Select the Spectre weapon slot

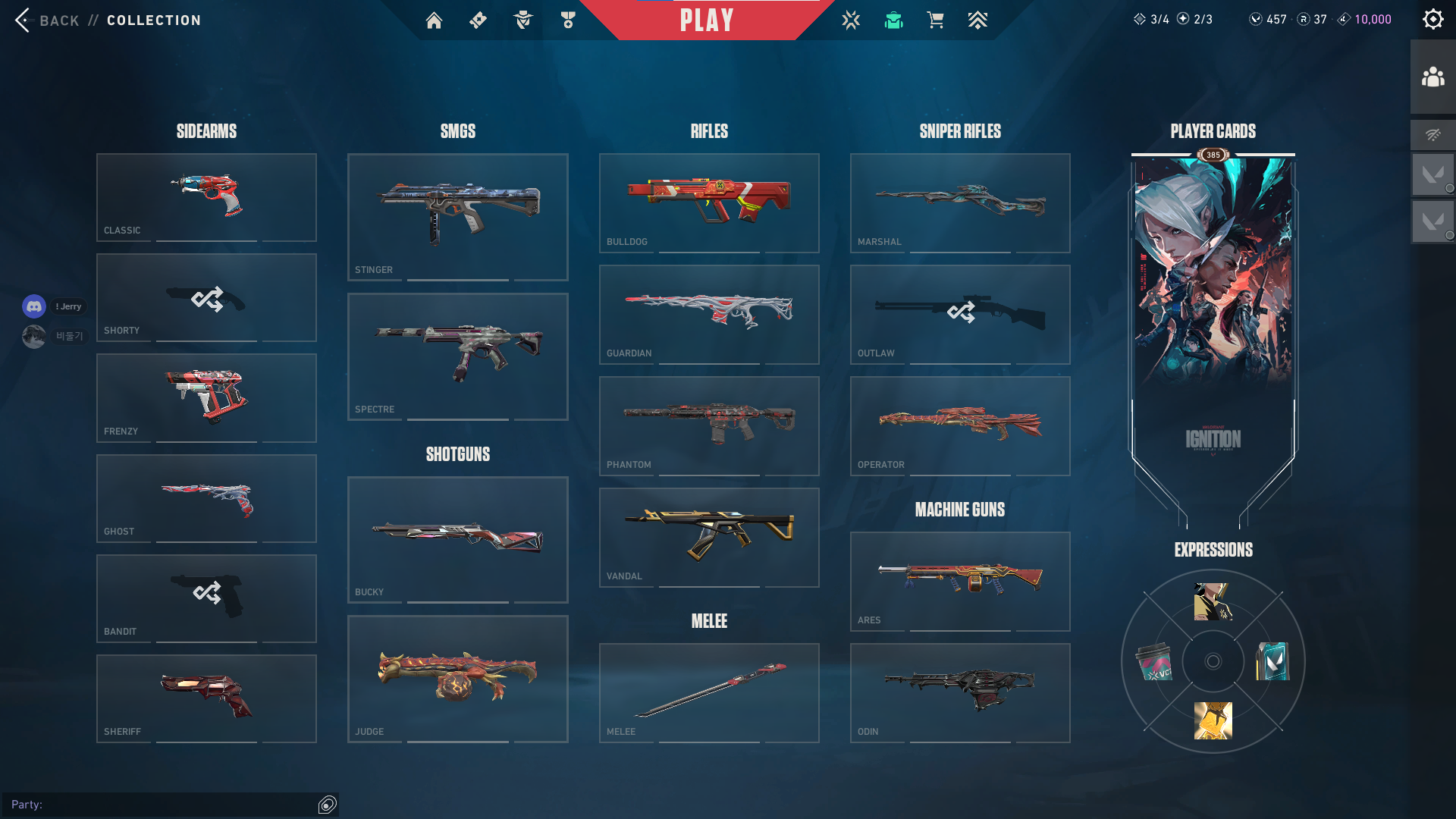coord(457,356)
